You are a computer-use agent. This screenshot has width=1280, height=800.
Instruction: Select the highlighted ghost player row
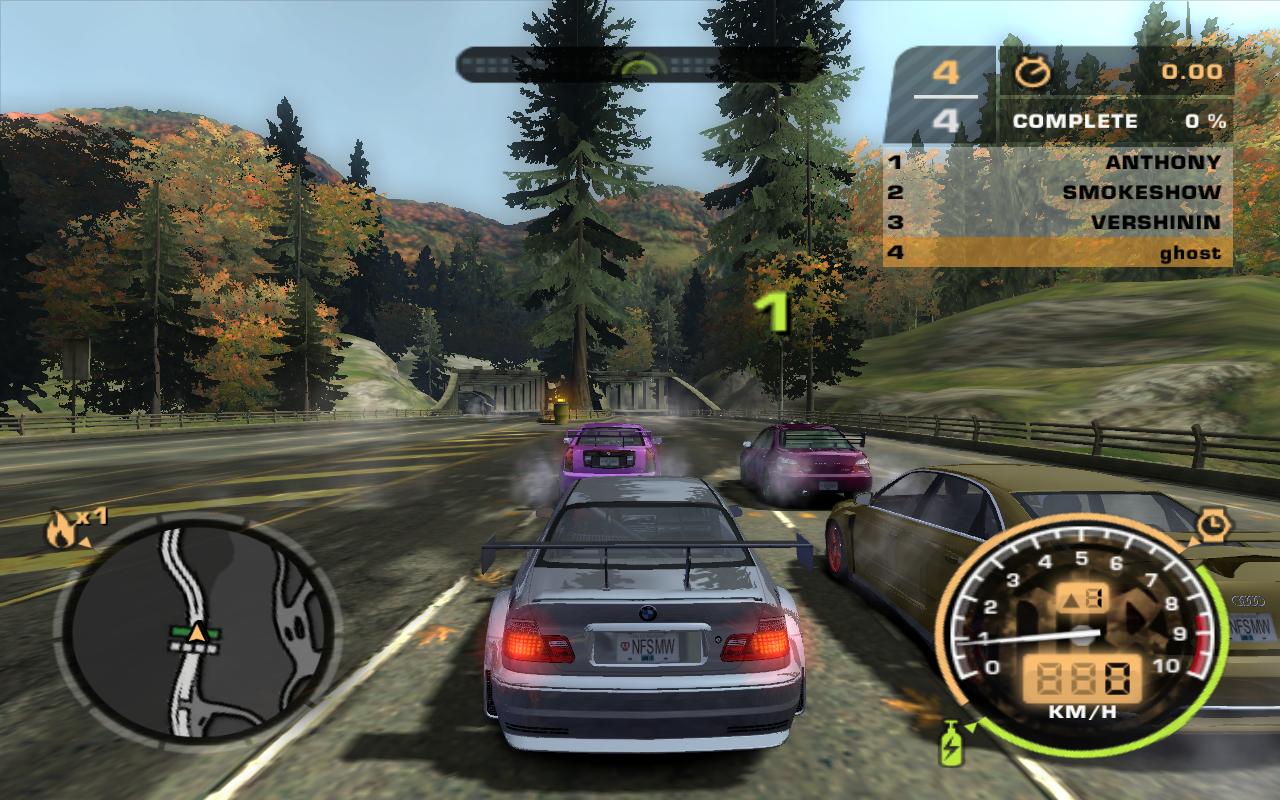[1057, 252]
